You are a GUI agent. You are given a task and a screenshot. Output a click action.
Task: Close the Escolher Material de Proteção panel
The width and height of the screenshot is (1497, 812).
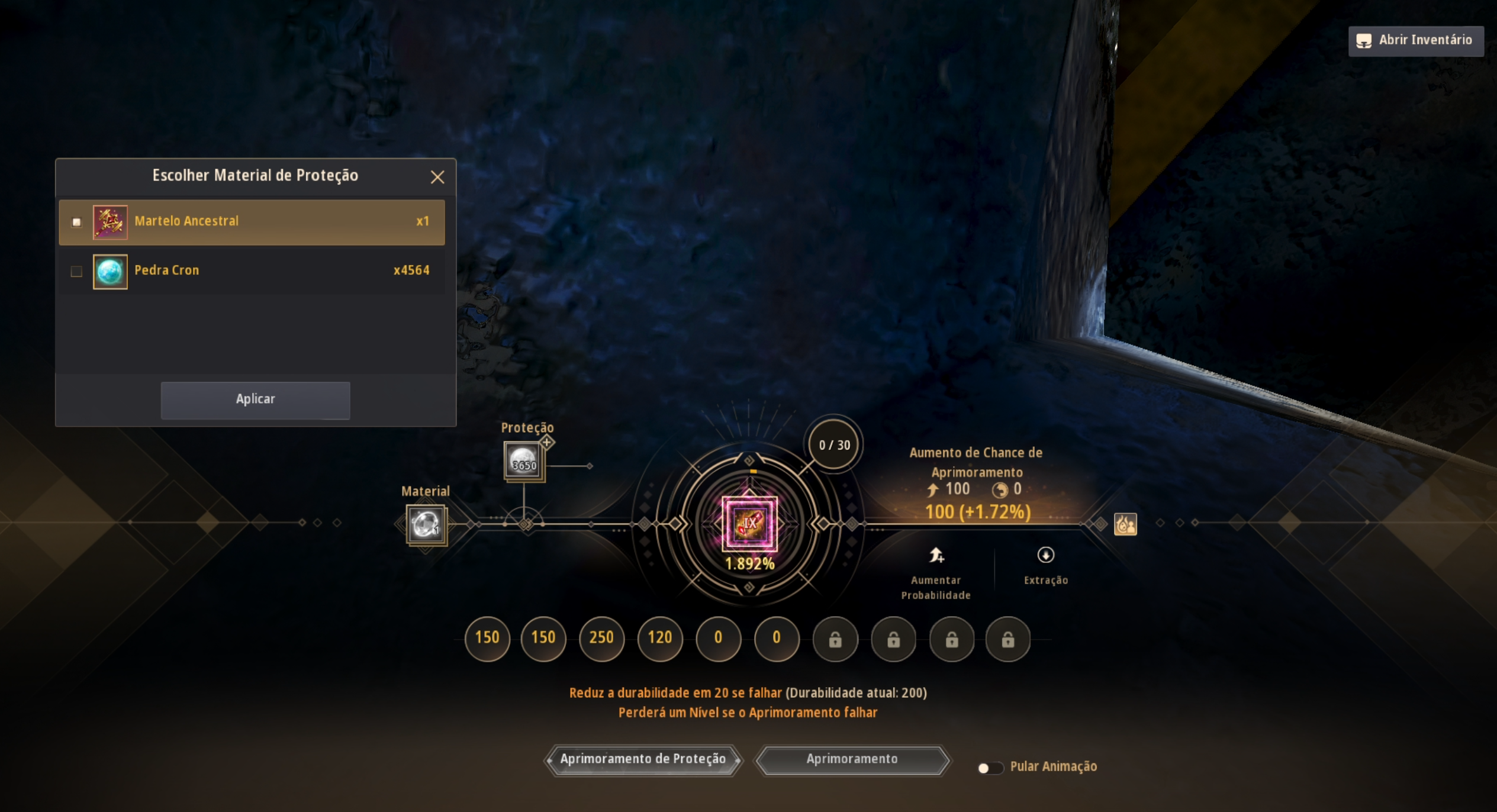(437, 177)
